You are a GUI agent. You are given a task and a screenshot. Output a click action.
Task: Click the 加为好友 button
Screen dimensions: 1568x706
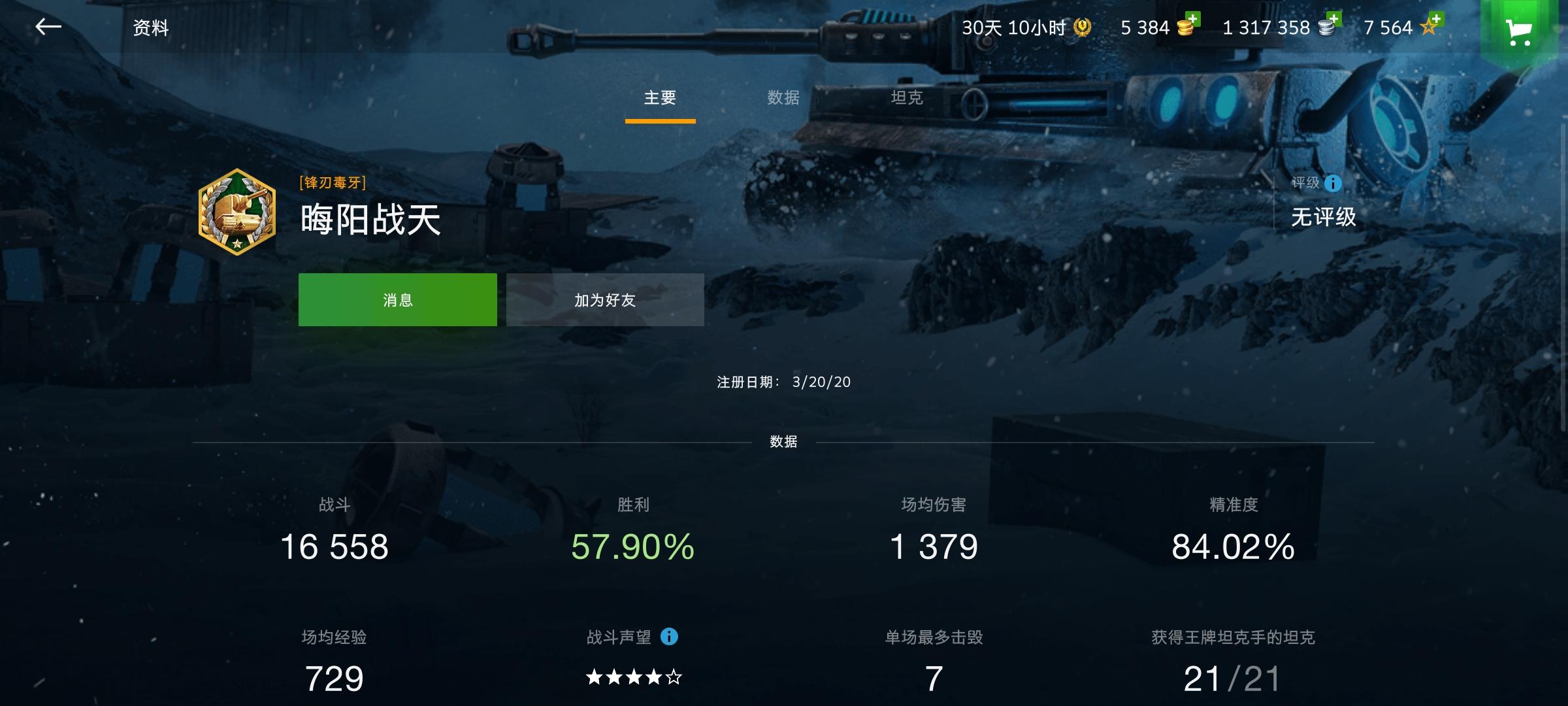[x=604, y=299]
